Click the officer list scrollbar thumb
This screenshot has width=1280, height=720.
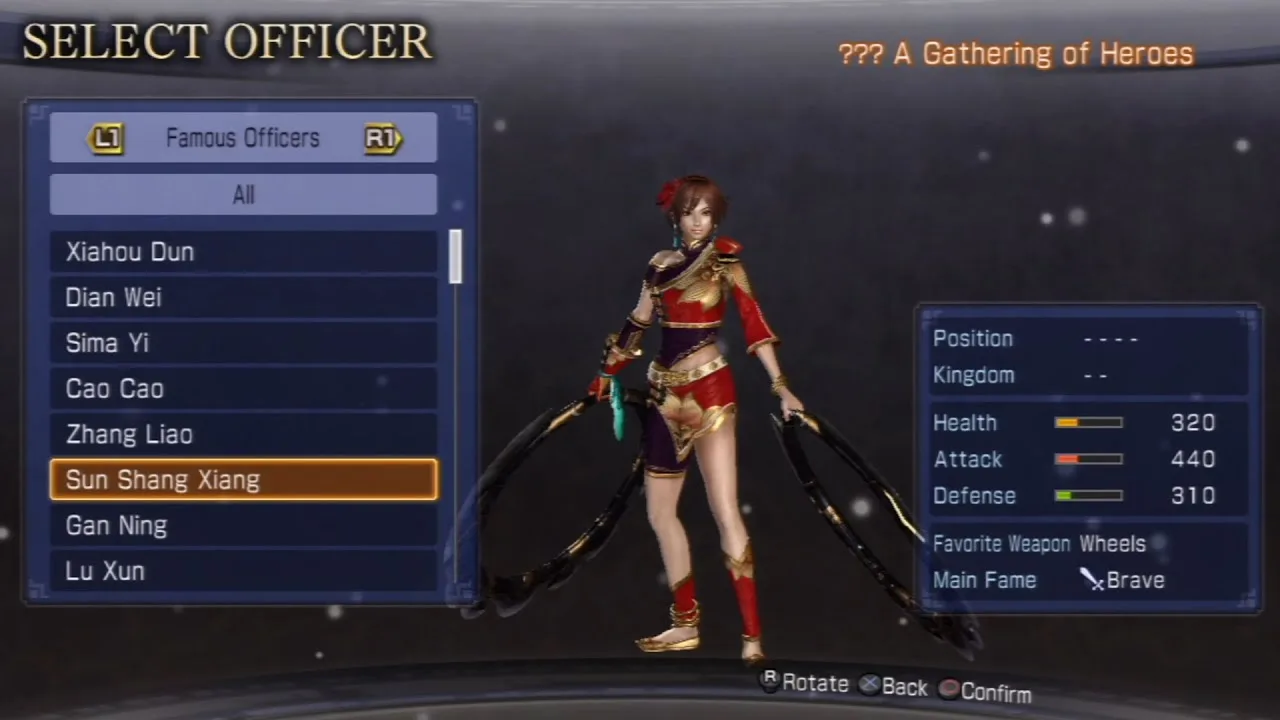(x=456, y=256)
